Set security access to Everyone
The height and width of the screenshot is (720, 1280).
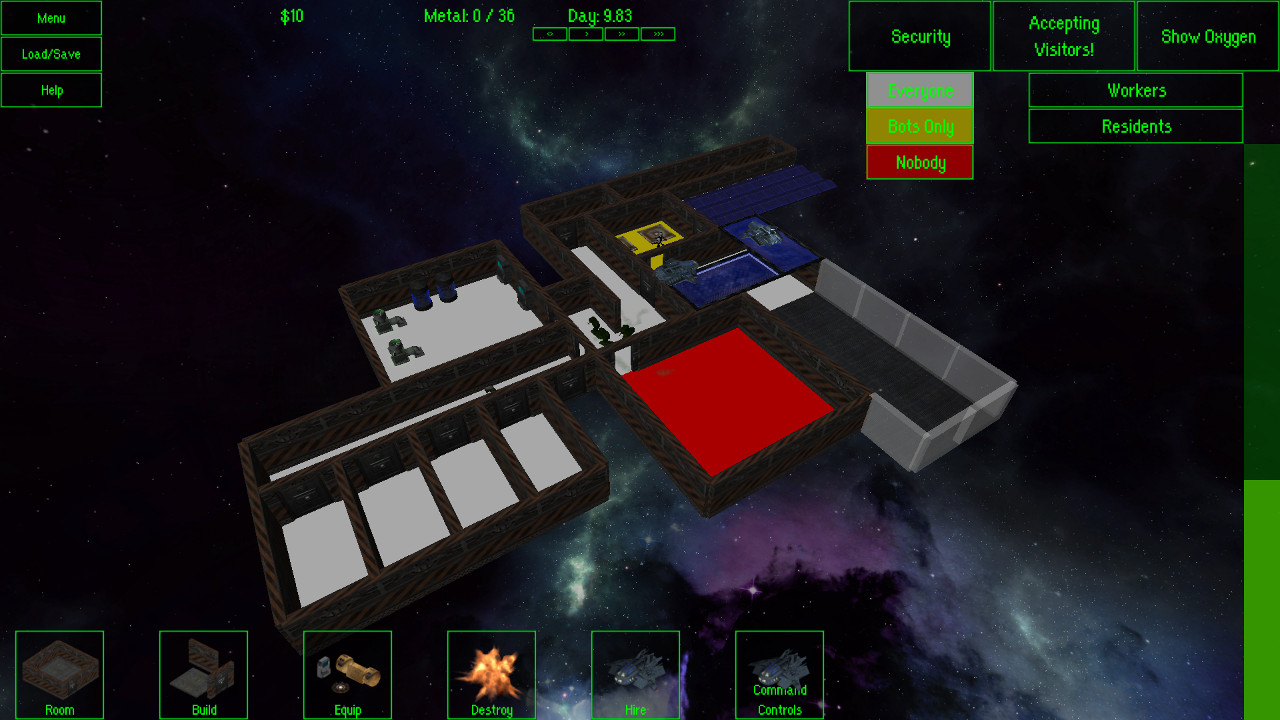tap(919, 90)
